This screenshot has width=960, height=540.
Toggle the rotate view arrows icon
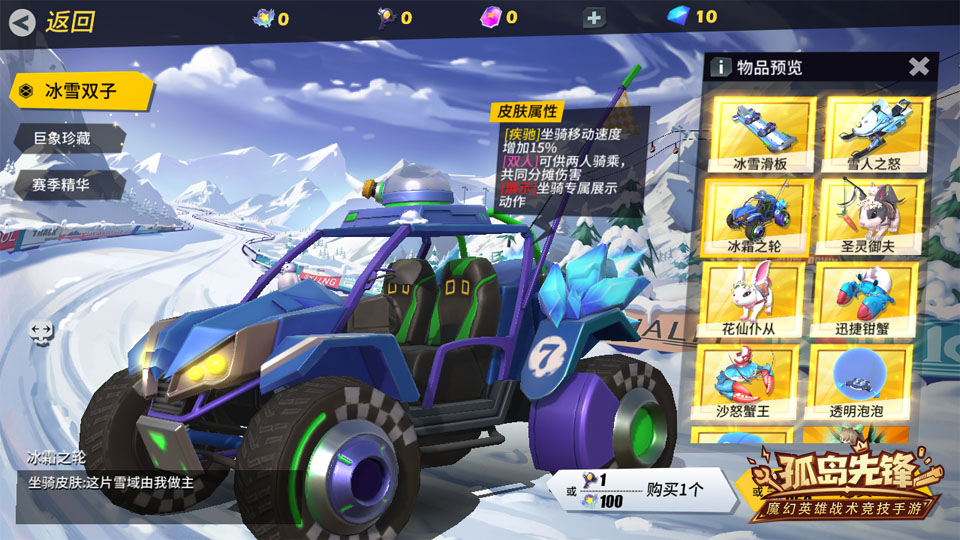coord(42,332)
